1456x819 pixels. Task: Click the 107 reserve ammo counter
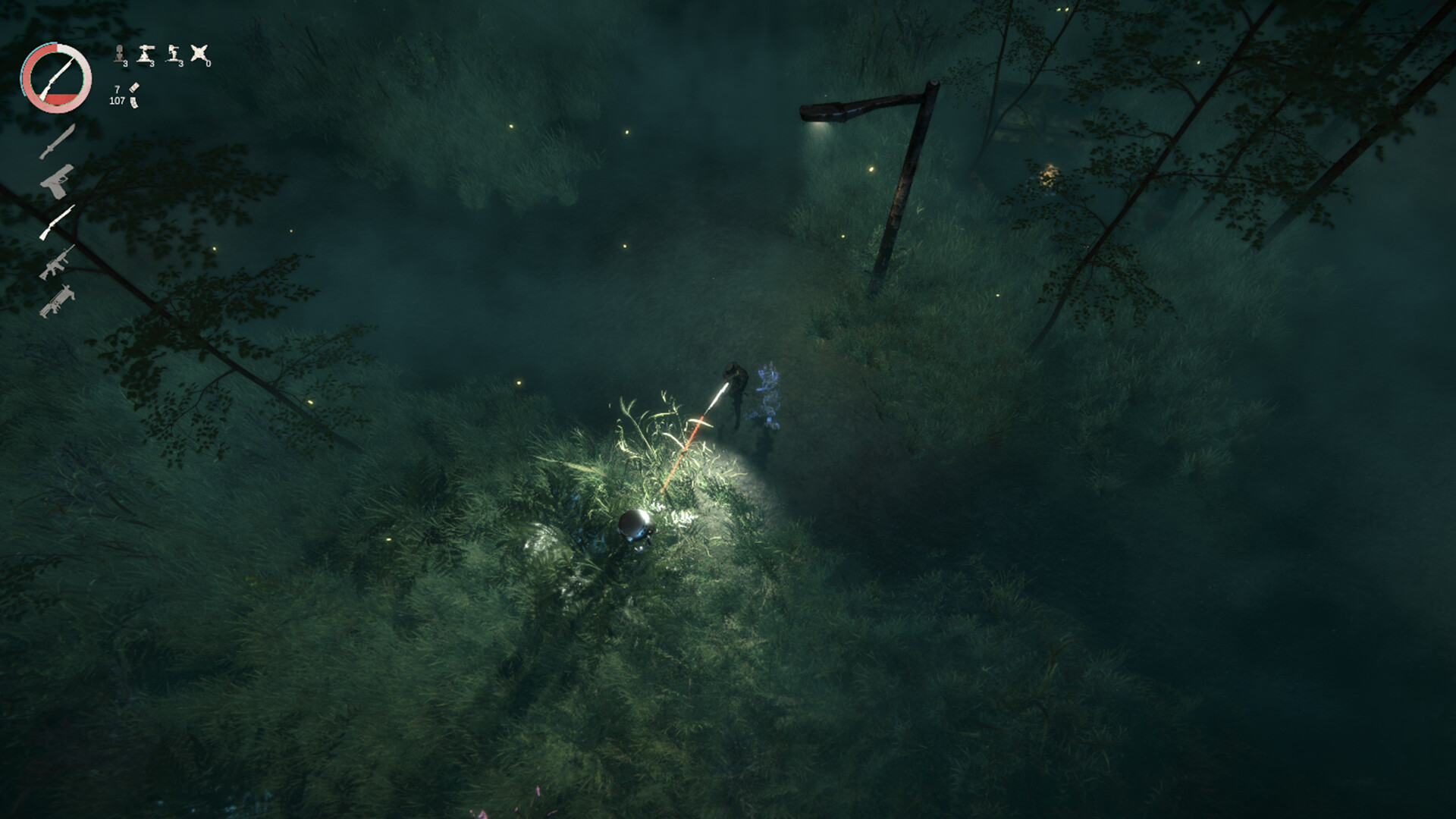pos(116,101)
